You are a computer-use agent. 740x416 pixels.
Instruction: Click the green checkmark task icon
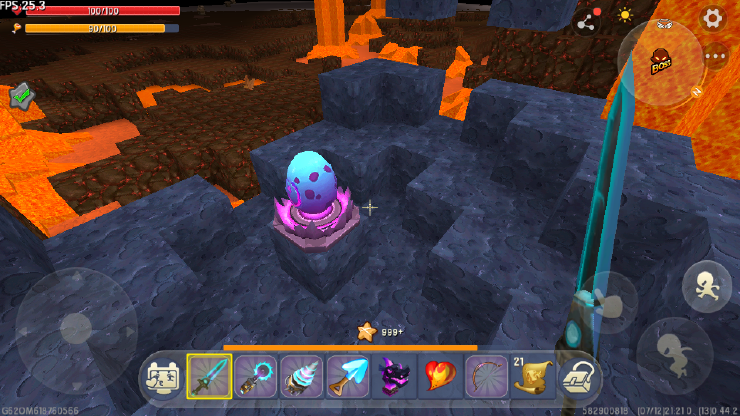click(x=22, y=96)
